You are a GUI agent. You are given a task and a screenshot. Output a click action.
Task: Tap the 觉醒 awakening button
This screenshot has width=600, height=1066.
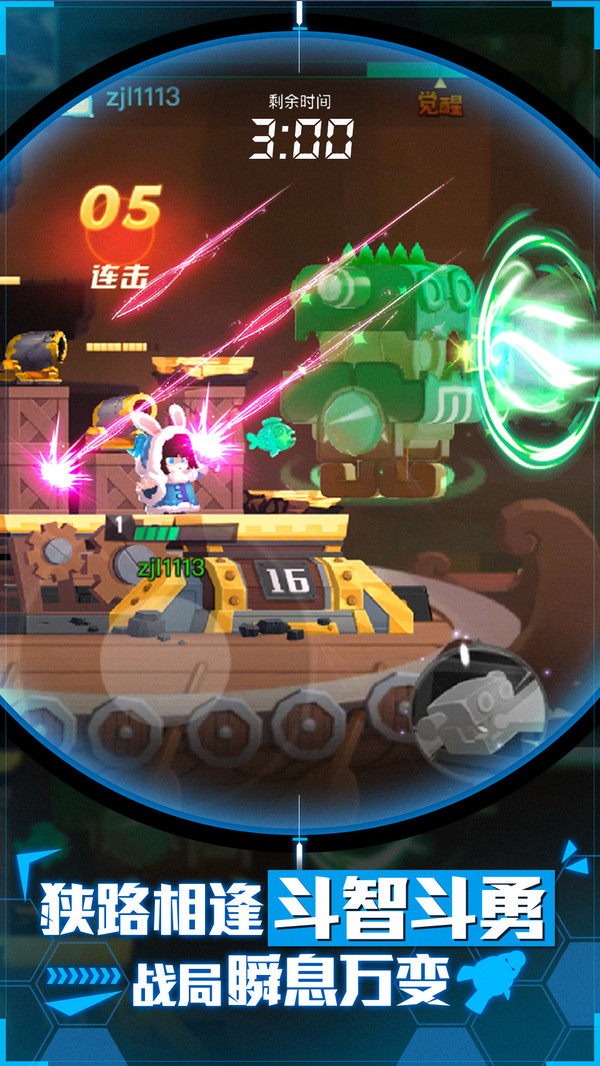(441, 102)
